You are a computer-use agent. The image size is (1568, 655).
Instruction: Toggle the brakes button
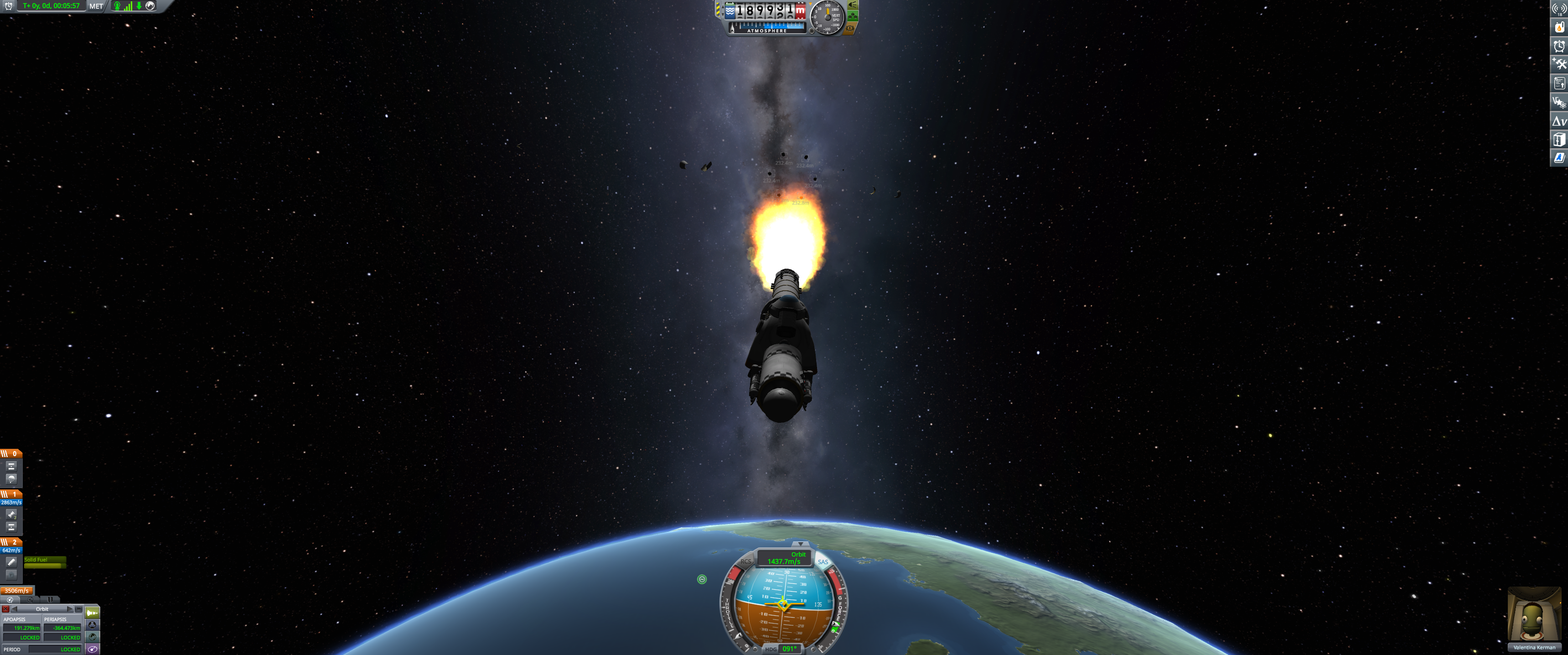[x=850, y=28]
